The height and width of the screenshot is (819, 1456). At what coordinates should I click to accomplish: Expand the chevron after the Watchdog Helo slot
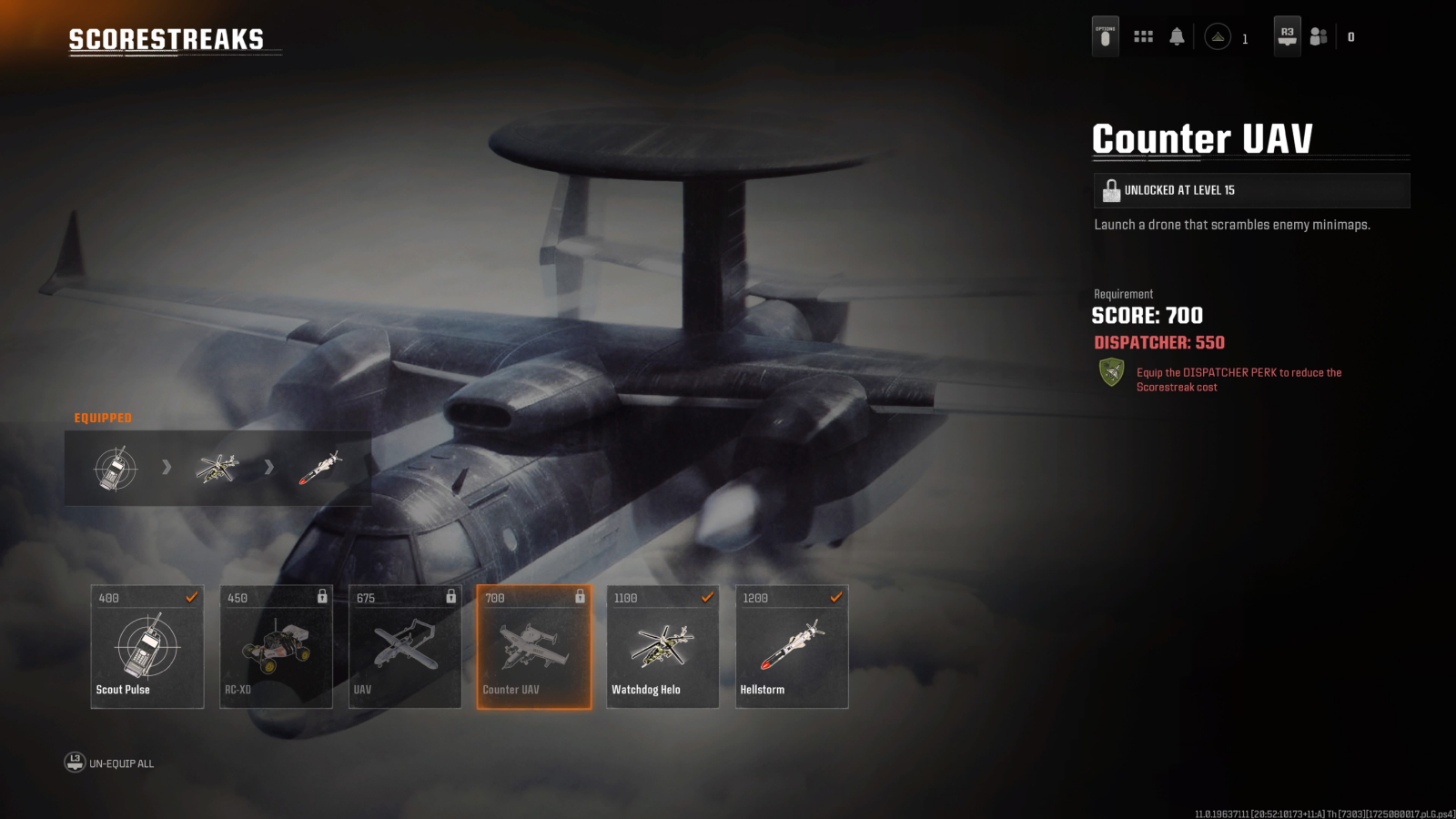coord(268,466)
